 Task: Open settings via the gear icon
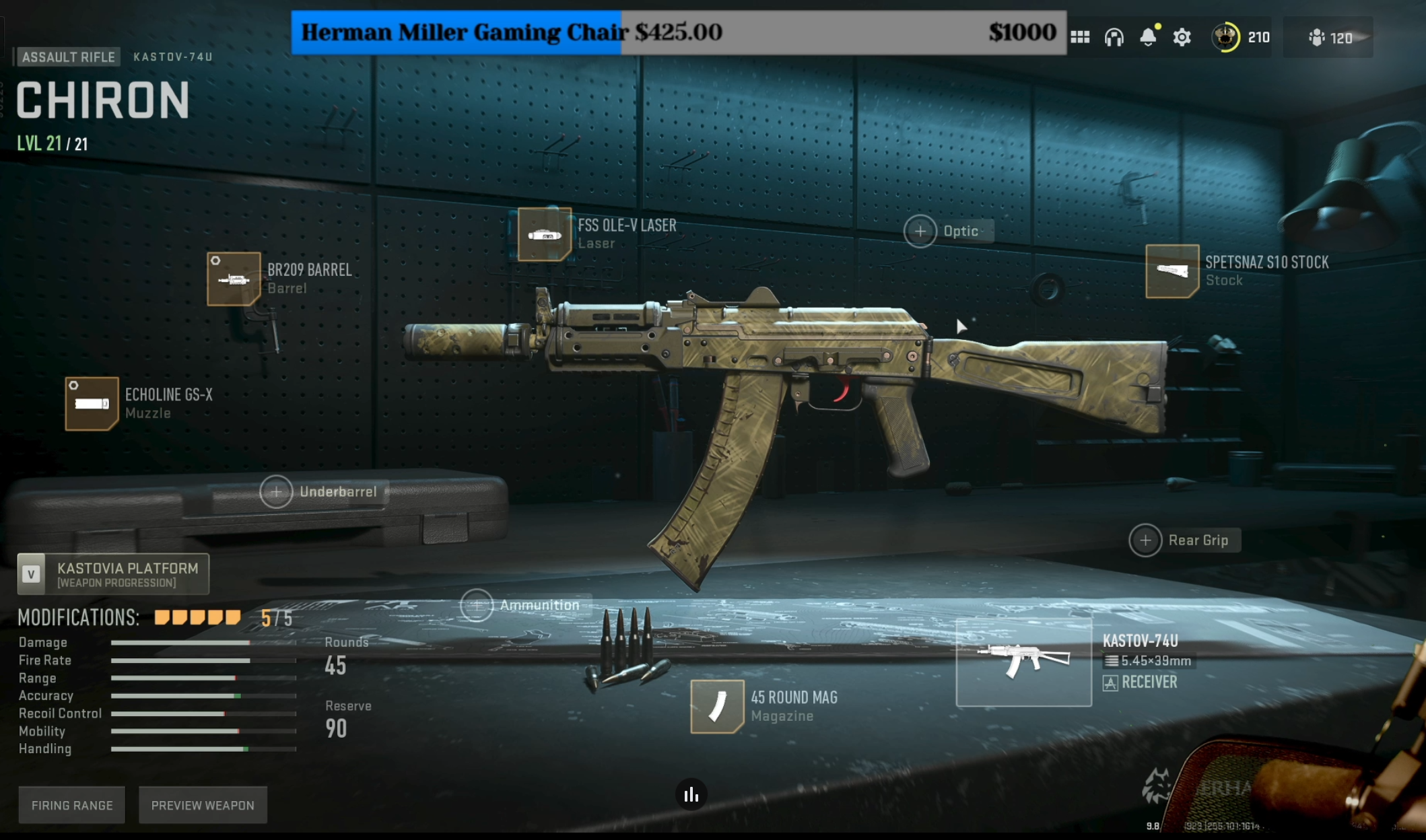click(x=1182, y=37)
